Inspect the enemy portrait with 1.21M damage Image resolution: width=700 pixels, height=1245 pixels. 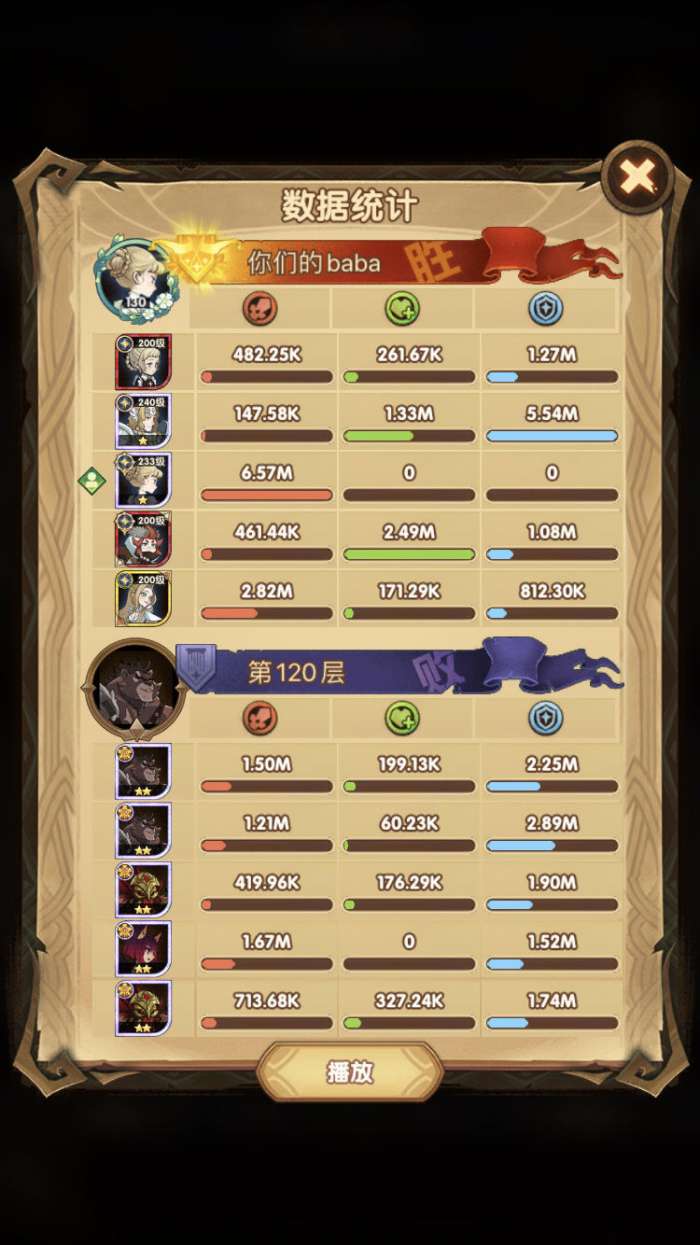(x=144, y=830)
